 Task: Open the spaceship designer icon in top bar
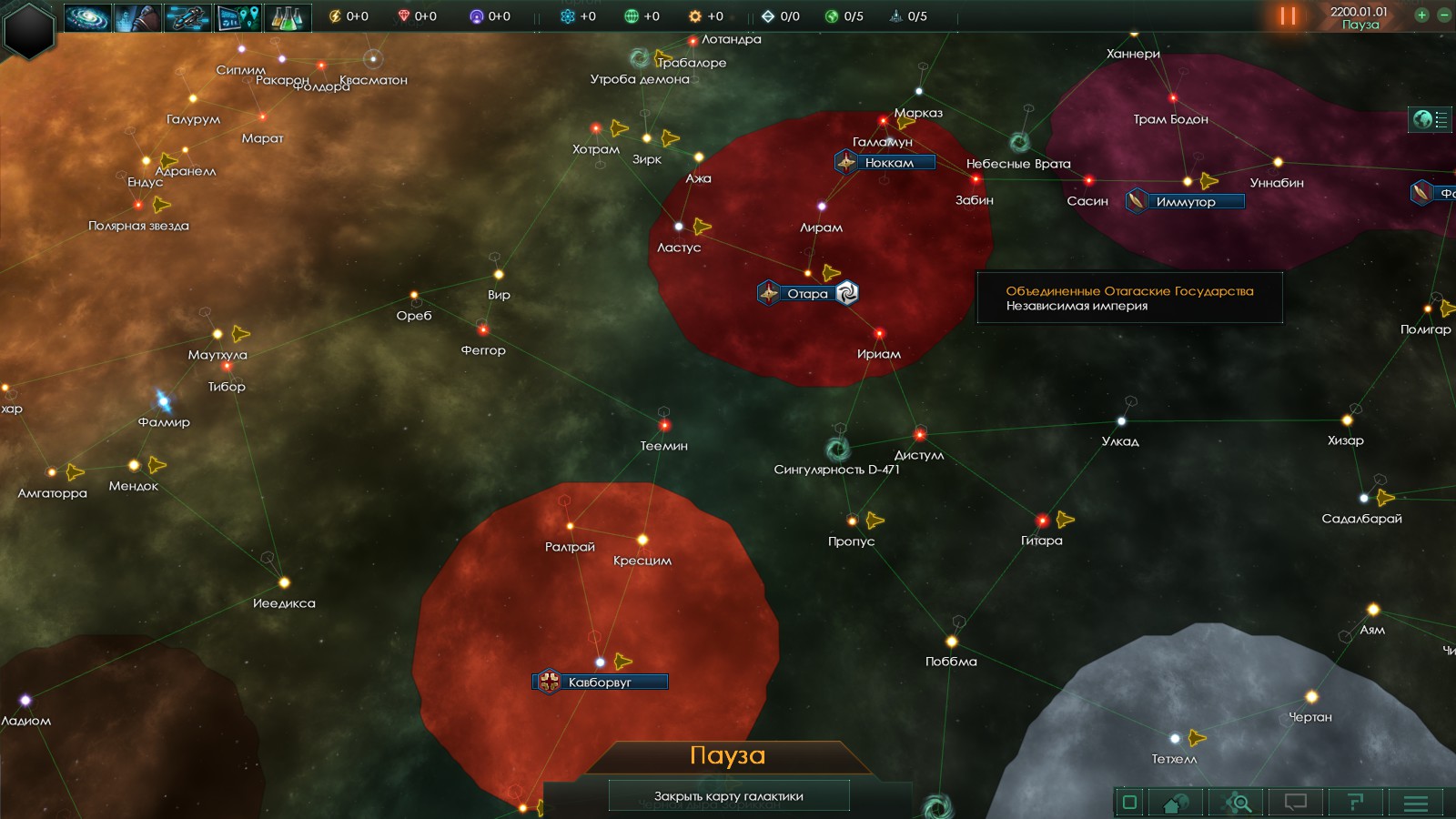[187, 17]
